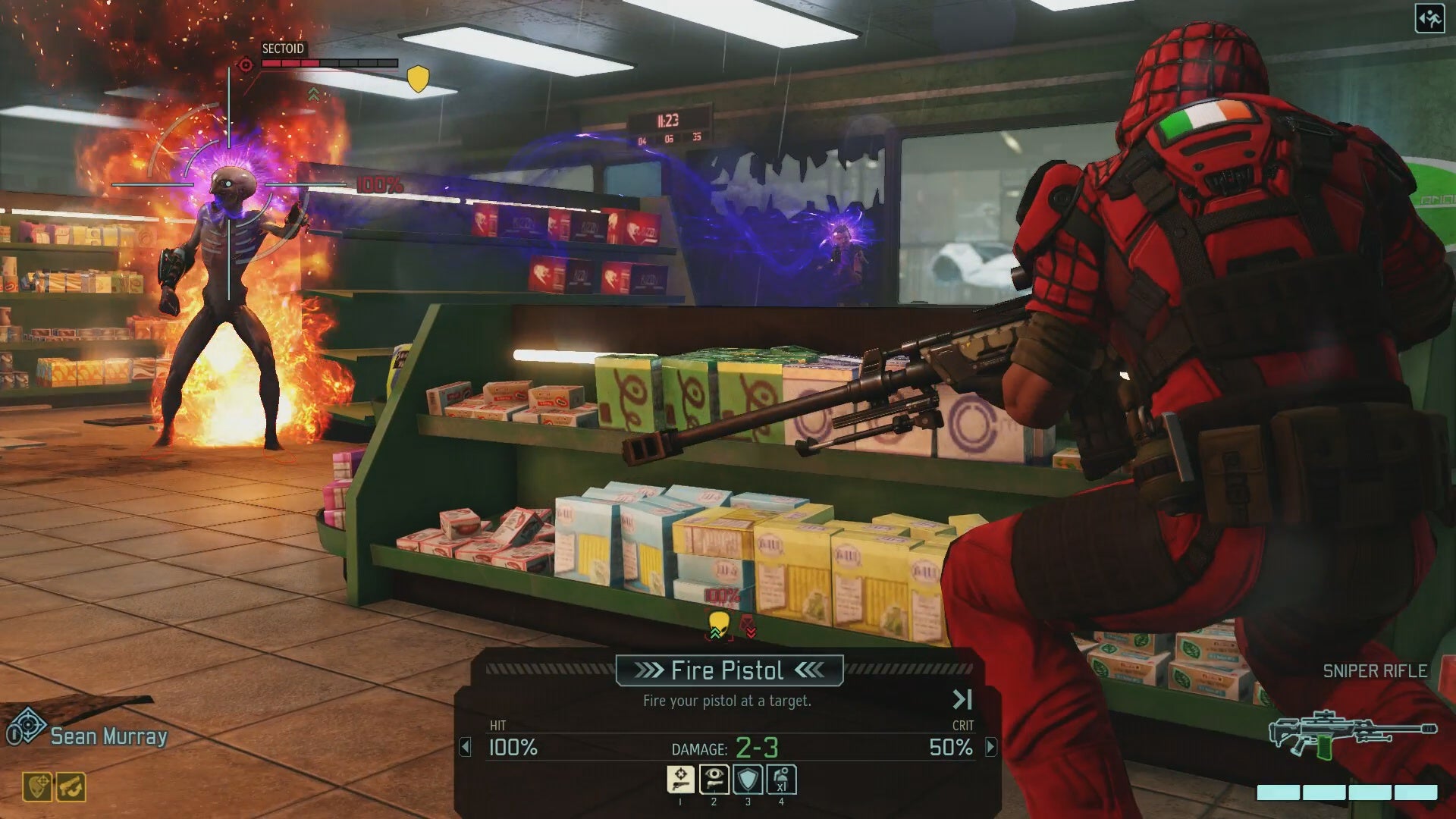The image size is (1456, 819).
Task: Activate the pistol Overwatch eye ability
Action: click(714, 780)
